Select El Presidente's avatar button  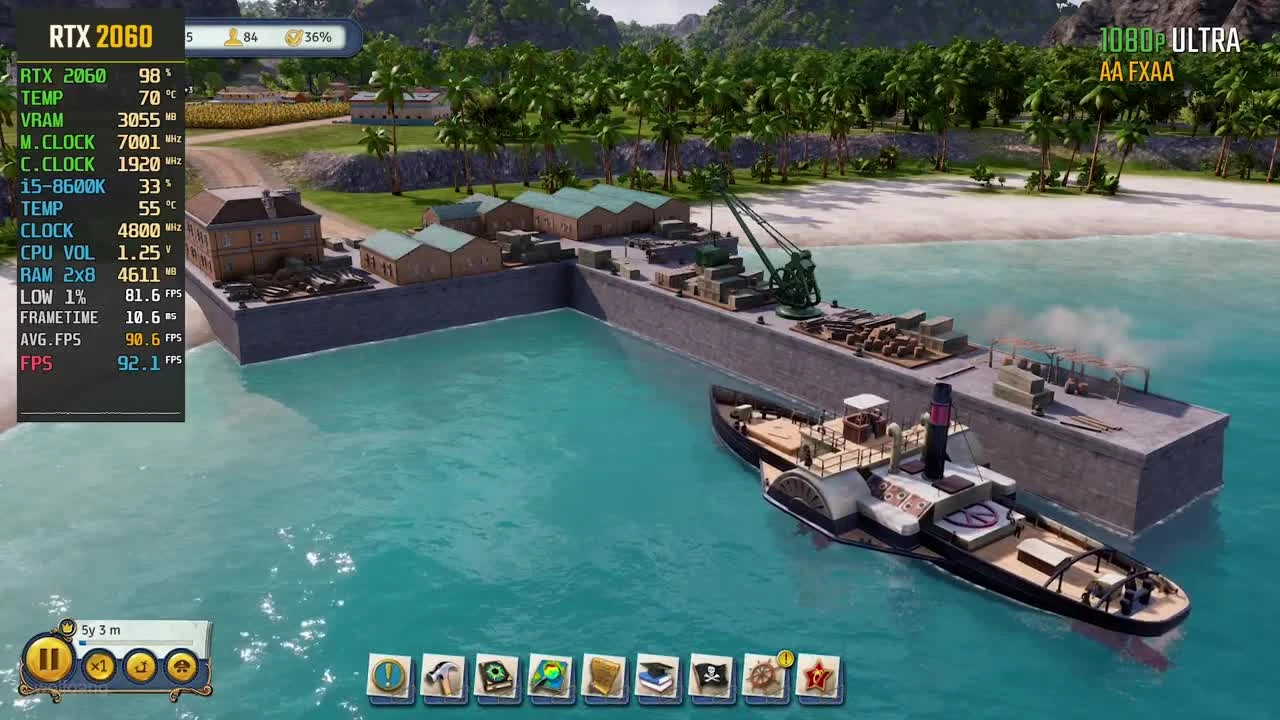[x=182, y=668]
